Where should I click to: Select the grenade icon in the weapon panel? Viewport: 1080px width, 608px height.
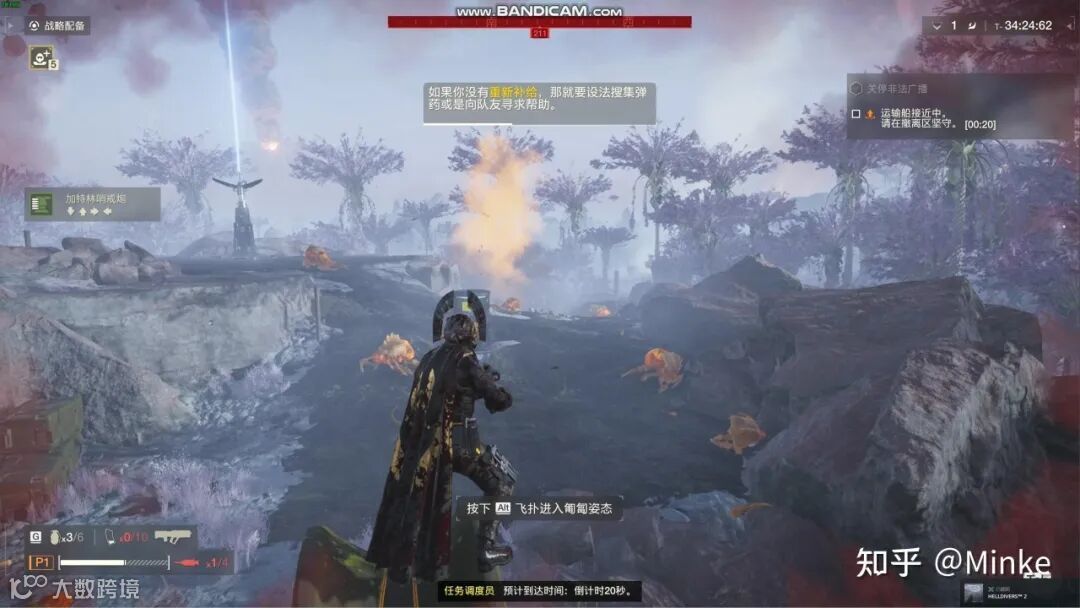(x=55, y=537)
